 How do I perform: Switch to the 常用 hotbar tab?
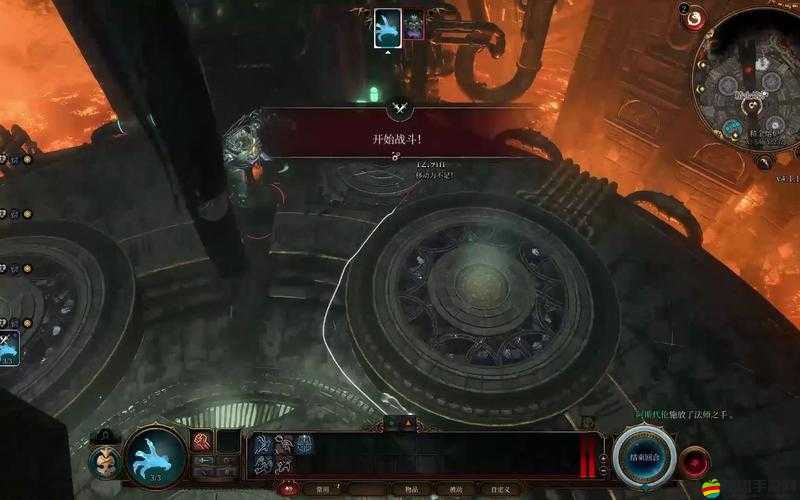(x=323, y=491)
